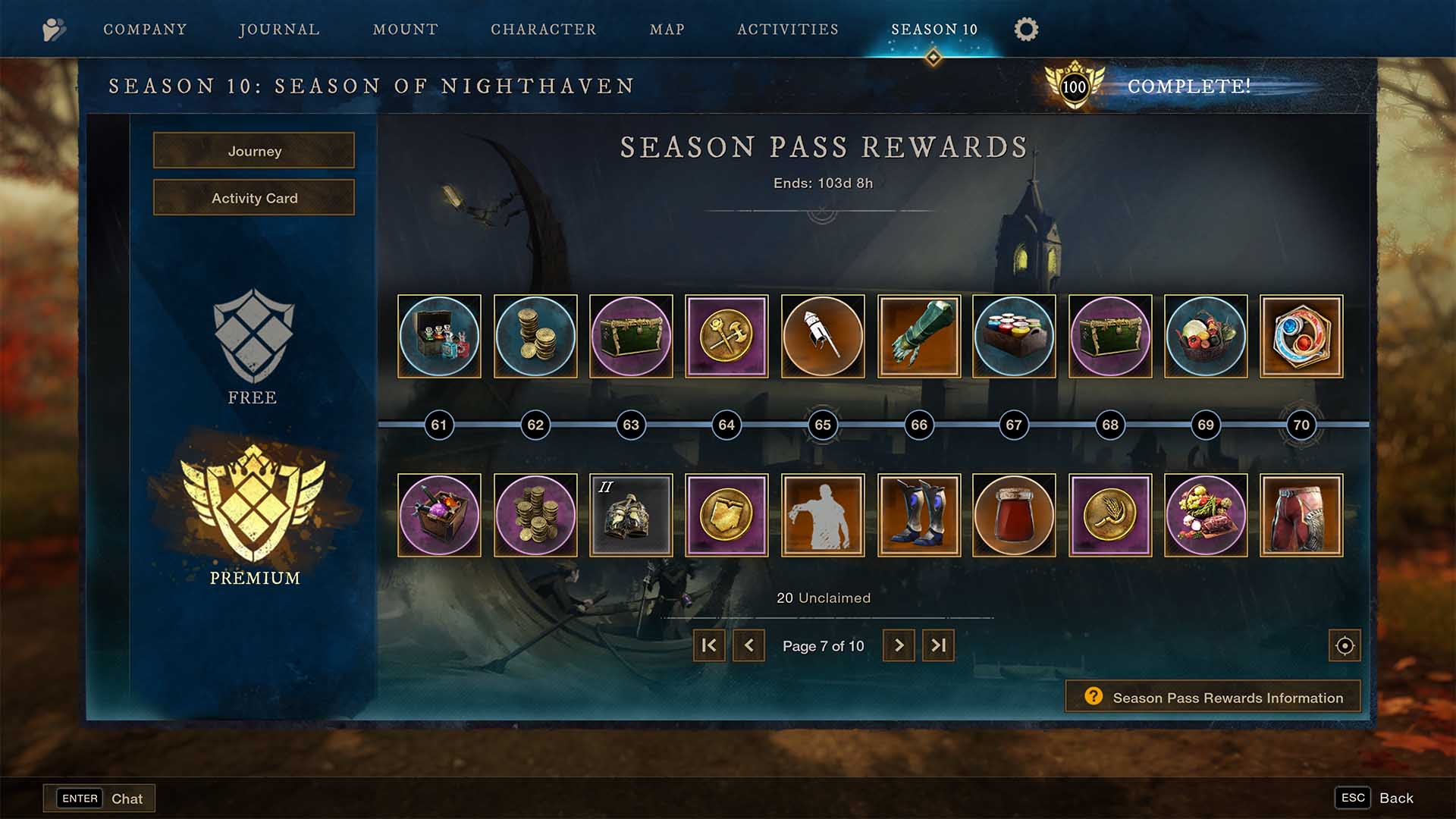Click the Settings gear in the top bar
Viewport: 1456px width, 819px height.
coord(1025,30)
